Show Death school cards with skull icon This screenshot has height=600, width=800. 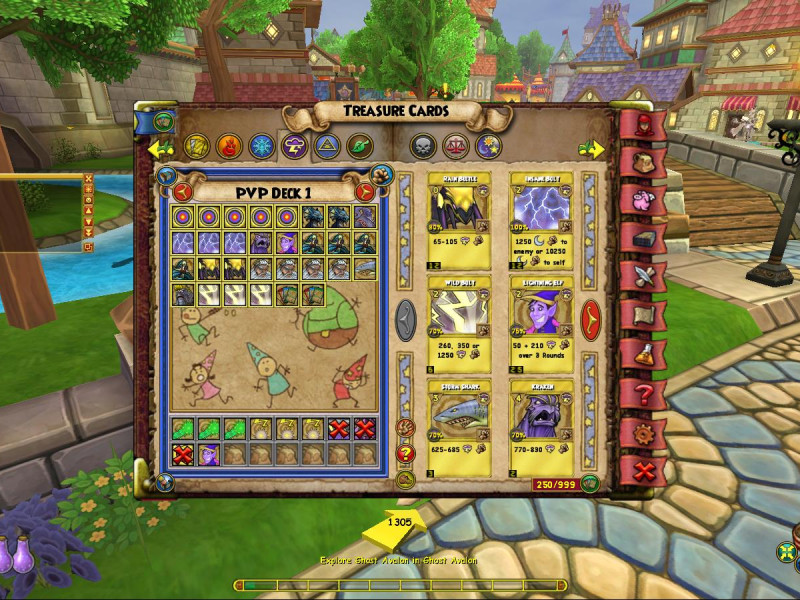(x=422, y=147)
